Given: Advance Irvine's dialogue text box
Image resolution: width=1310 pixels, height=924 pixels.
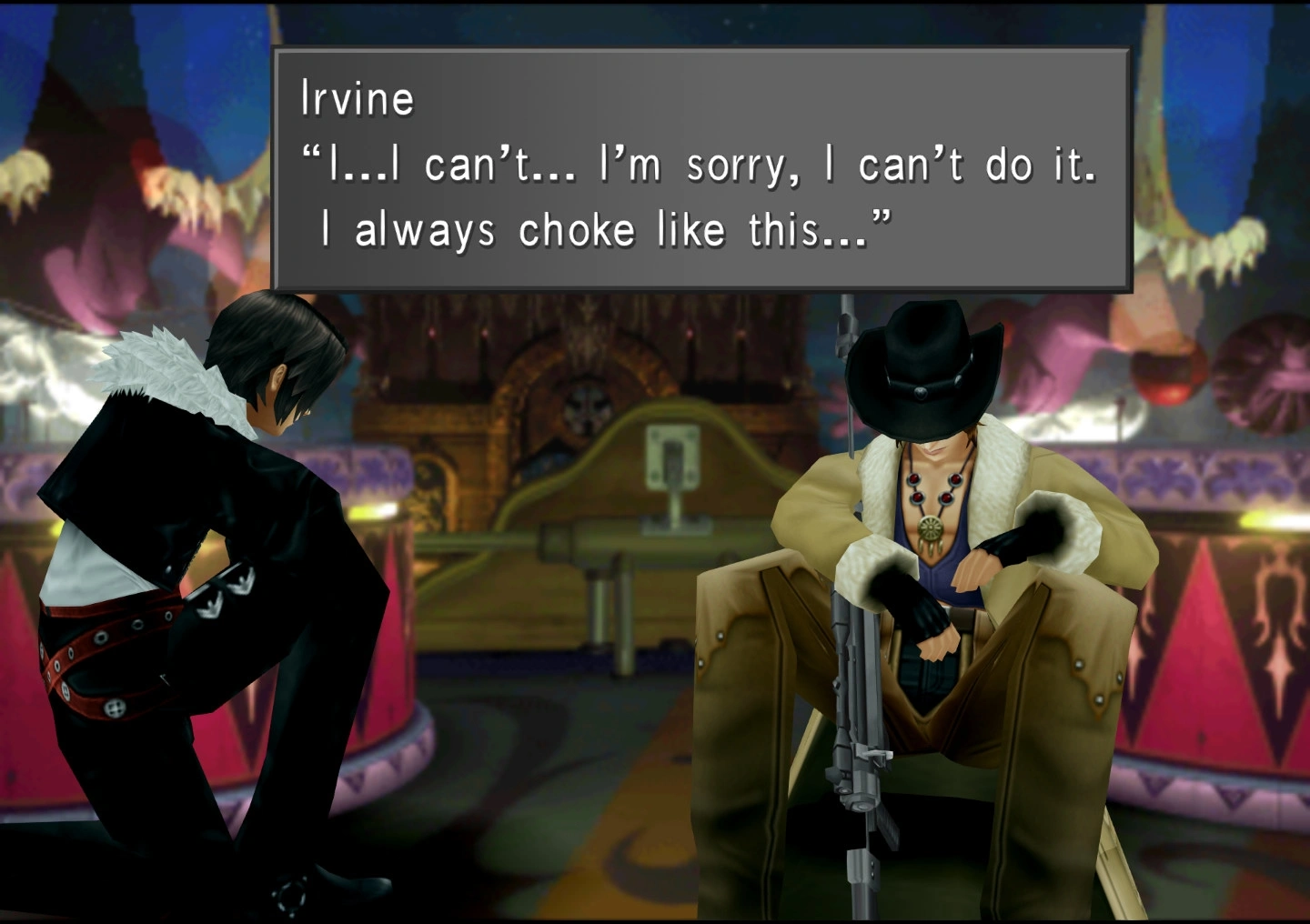Looking at the screenshot, I should point(700,170).
